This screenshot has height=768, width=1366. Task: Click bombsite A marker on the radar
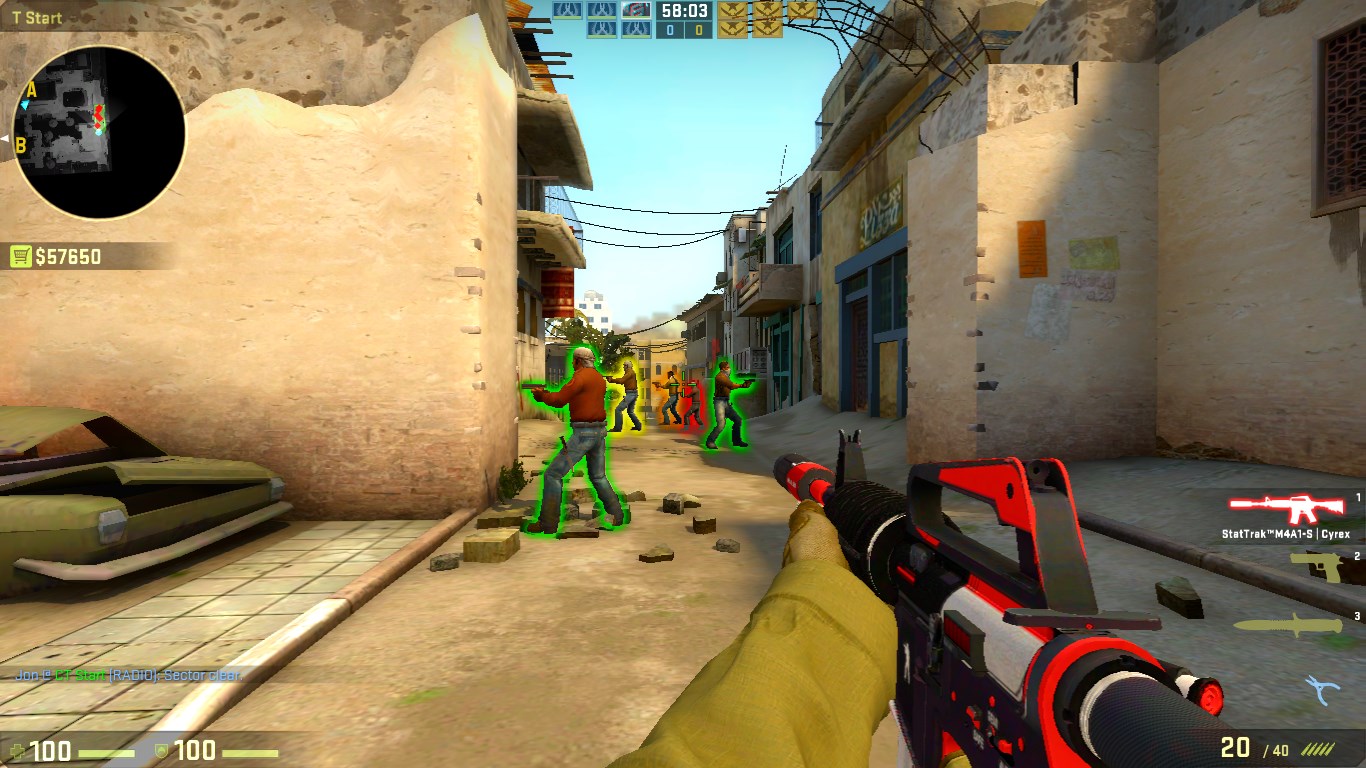coord(31,91)
